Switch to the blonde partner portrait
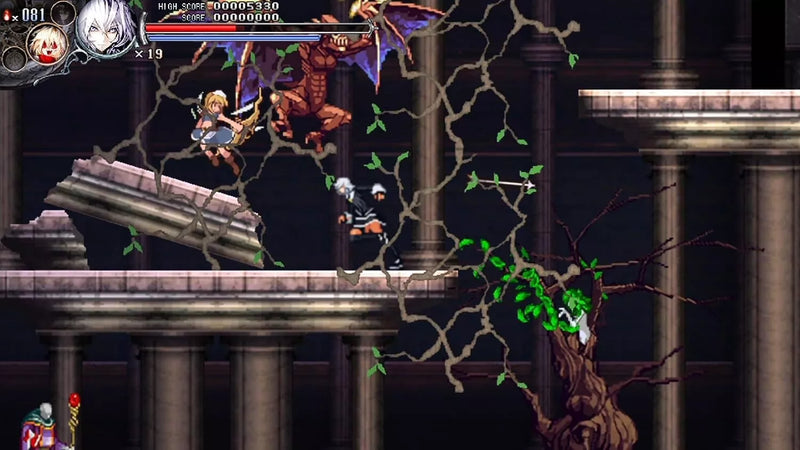 coord(47,43)
